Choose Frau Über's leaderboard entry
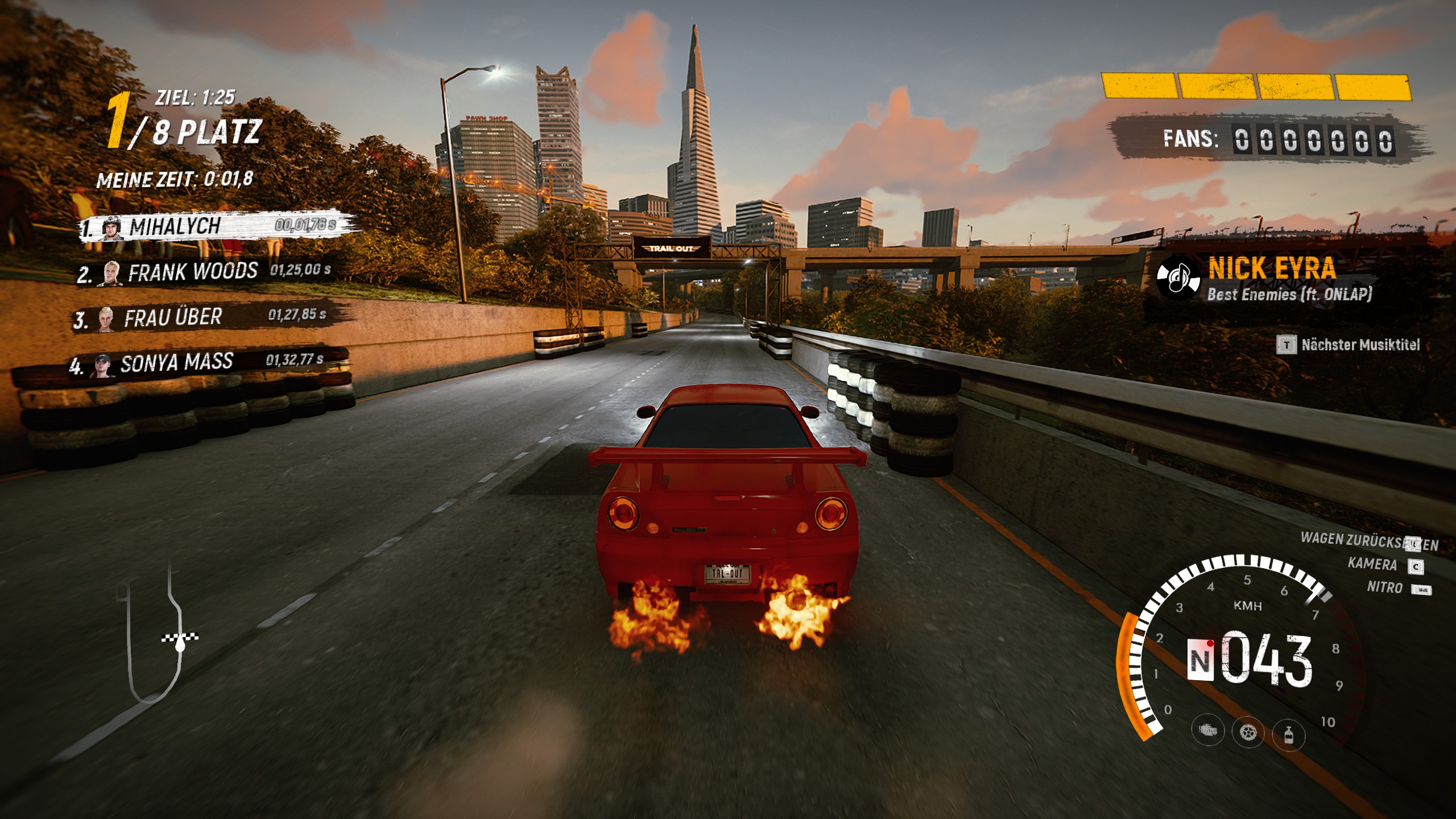The width and height of the screenshot is (1456, 819). 199,317
